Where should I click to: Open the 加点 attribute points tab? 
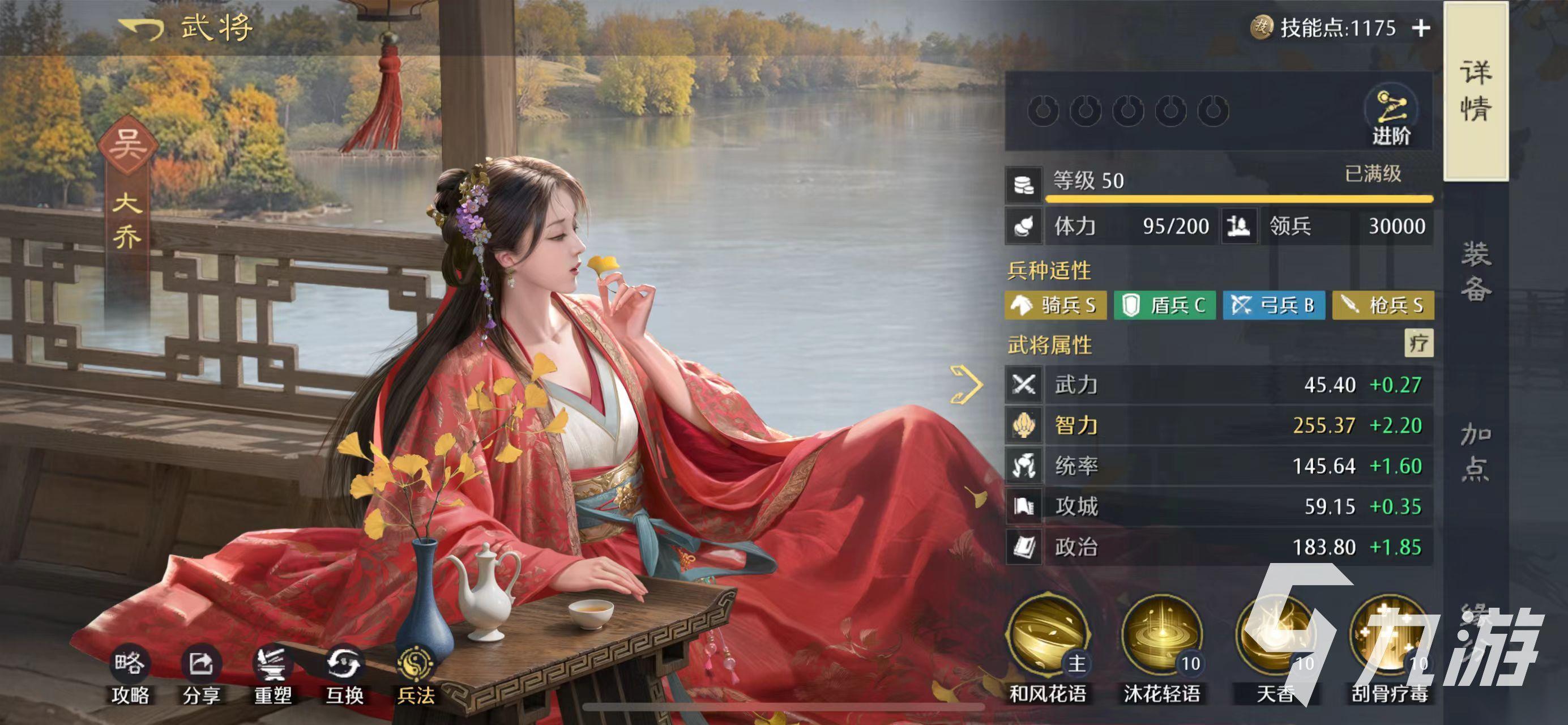(x=1476, y=451)
